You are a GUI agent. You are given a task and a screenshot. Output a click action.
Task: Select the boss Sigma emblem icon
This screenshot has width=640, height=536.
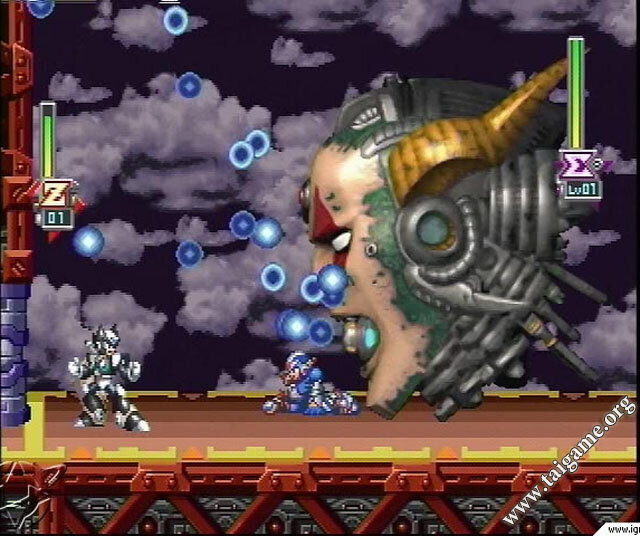tap(576, 164)
